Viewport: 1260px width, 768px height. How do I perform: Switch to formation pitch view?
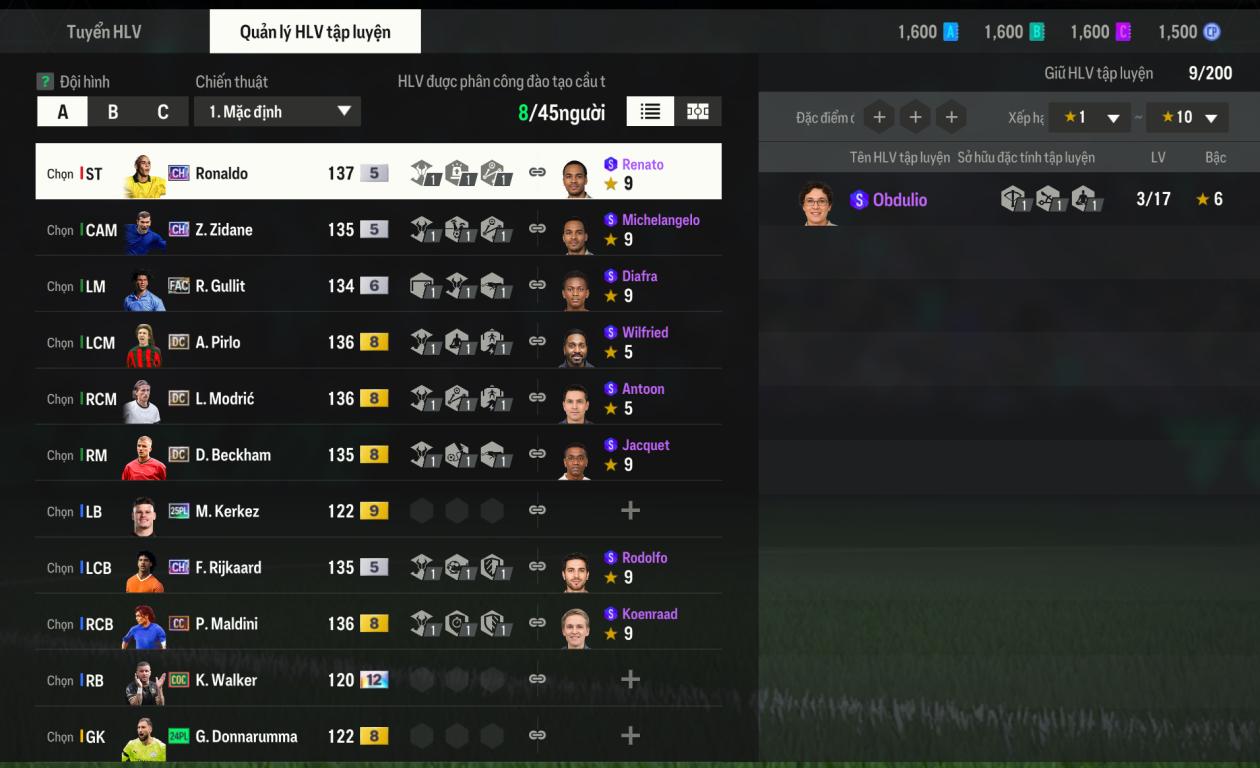click(698, 112)
